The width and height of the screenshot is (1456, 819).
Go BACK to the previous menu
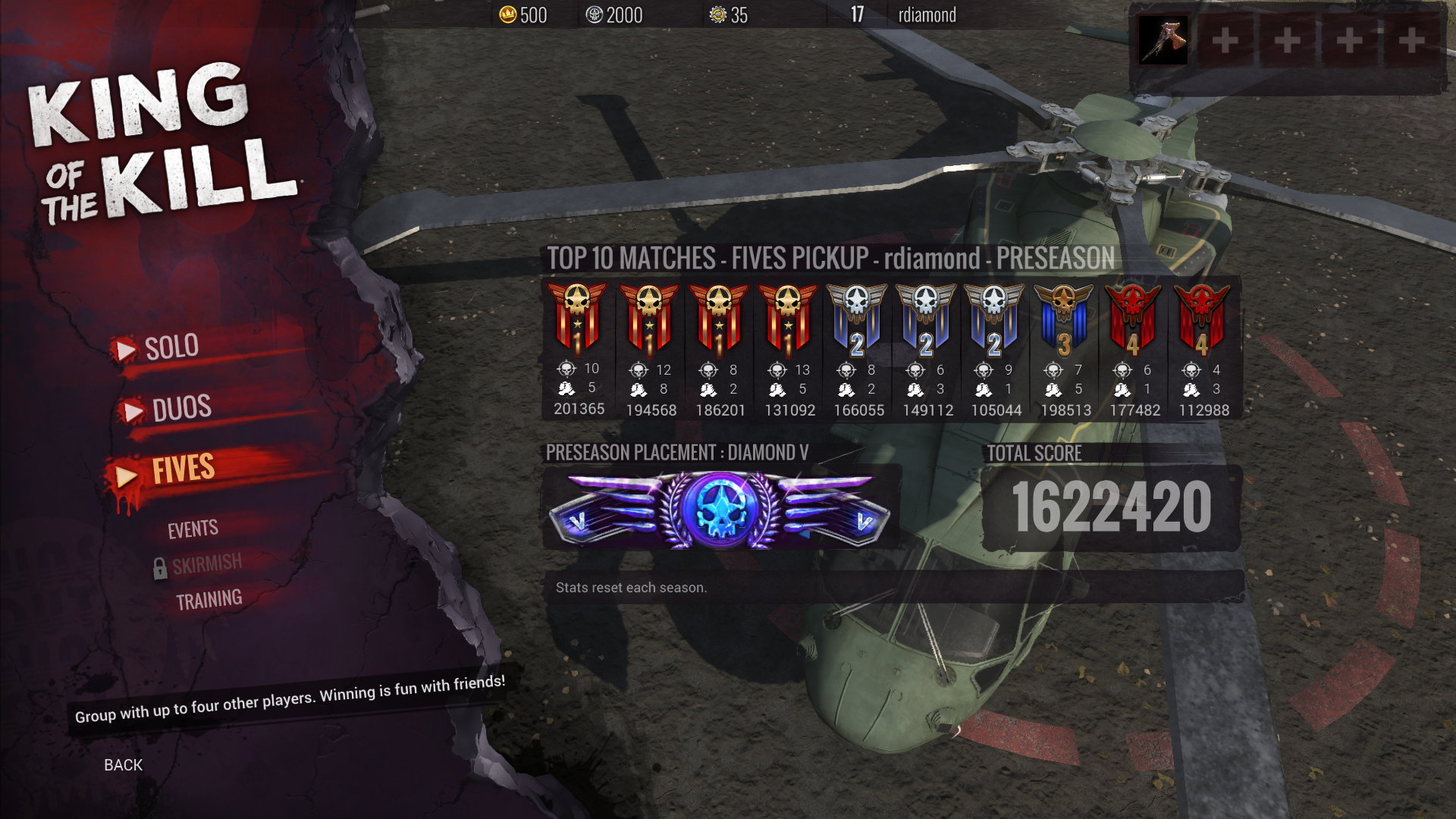123,764
